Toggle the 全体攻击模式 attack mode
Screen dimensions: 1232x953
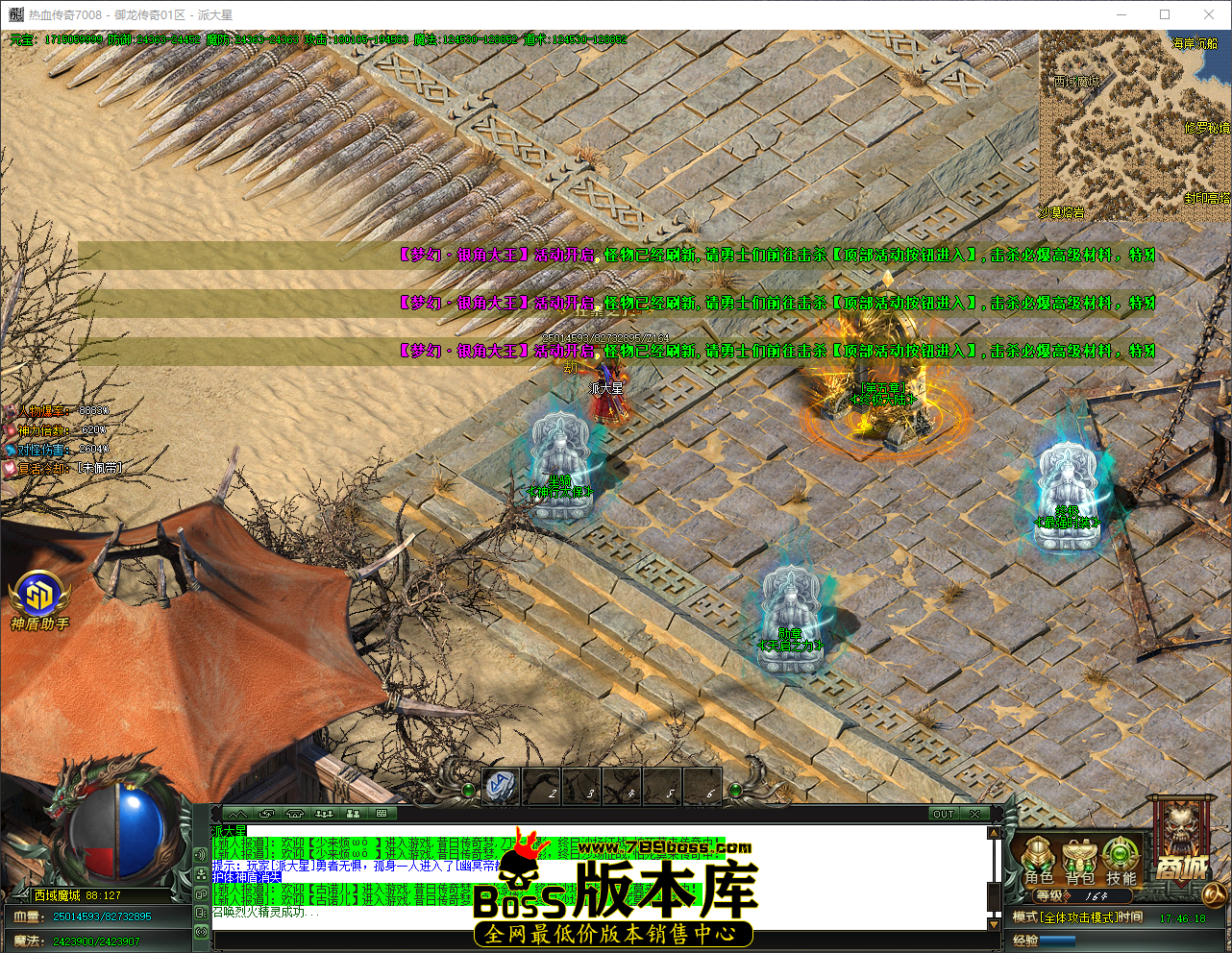point(1076,917)
